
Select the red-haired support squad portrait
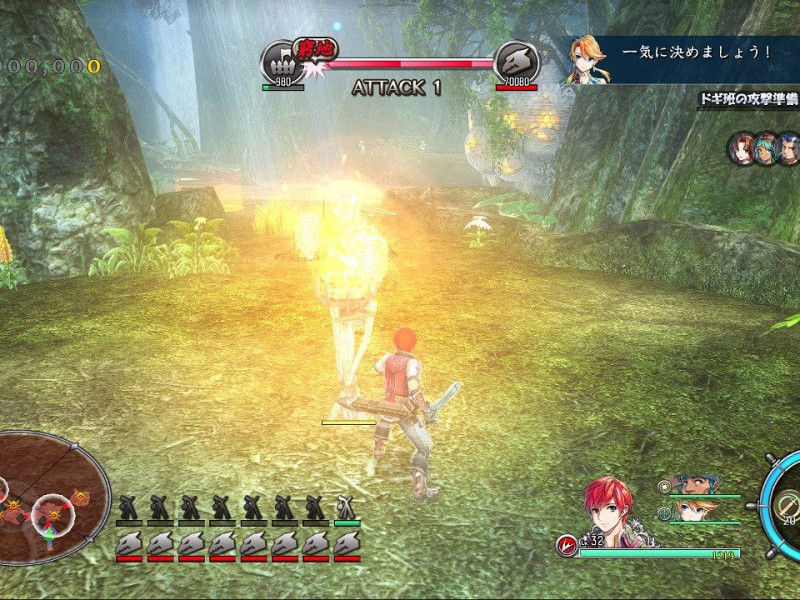[741, 149]
